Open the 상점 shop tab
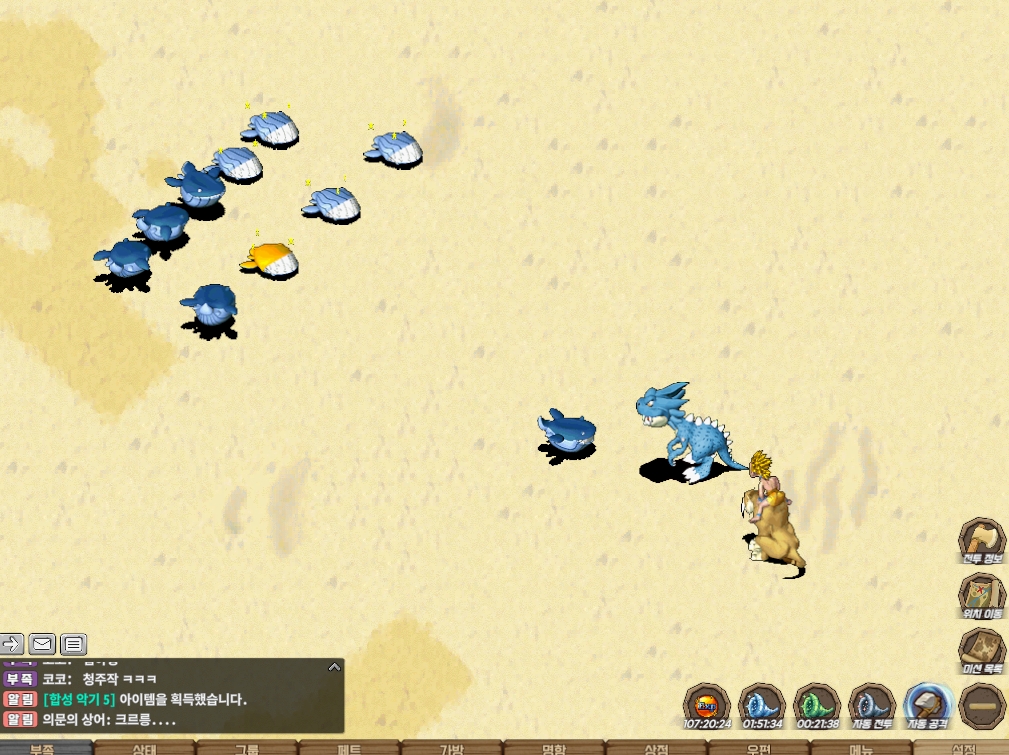The width and height of the screenshot is (1009, 755). [x=656, y=748]
